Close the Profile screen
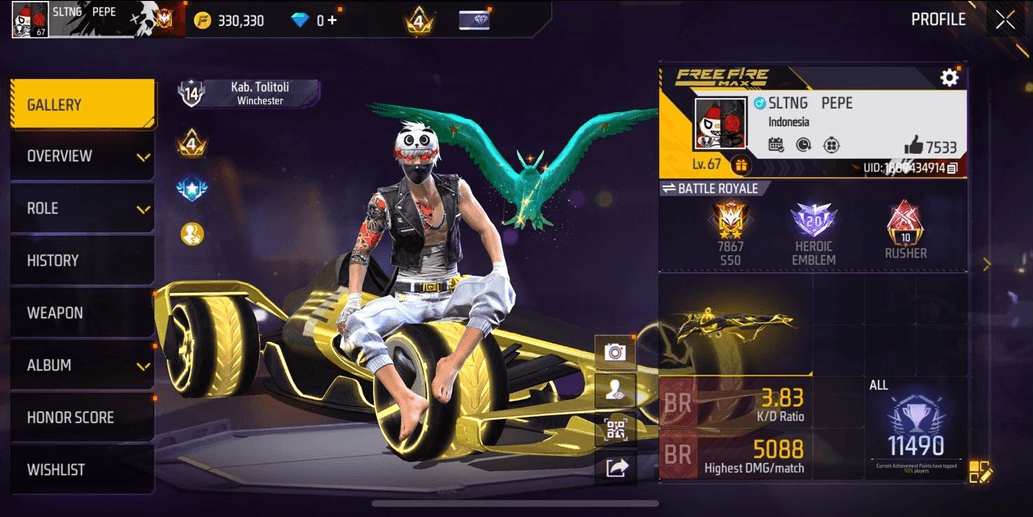 1004,20
